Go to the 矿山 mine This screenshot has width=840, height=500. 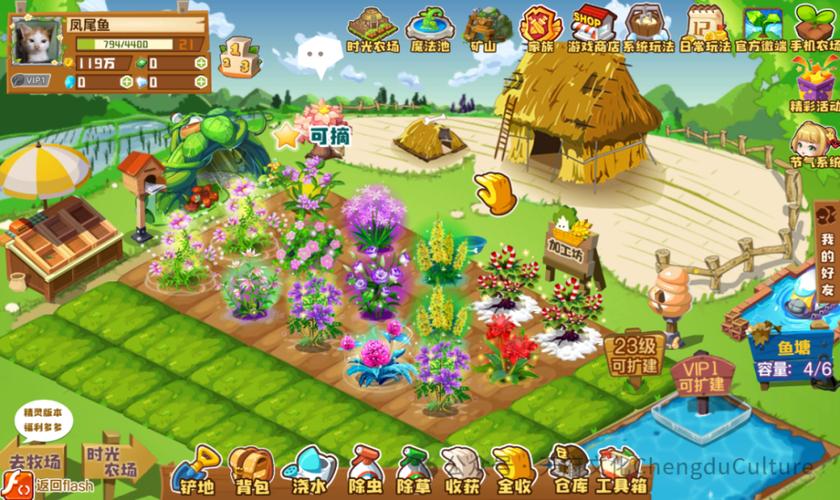pyautogui.click(x=488, y=27)
